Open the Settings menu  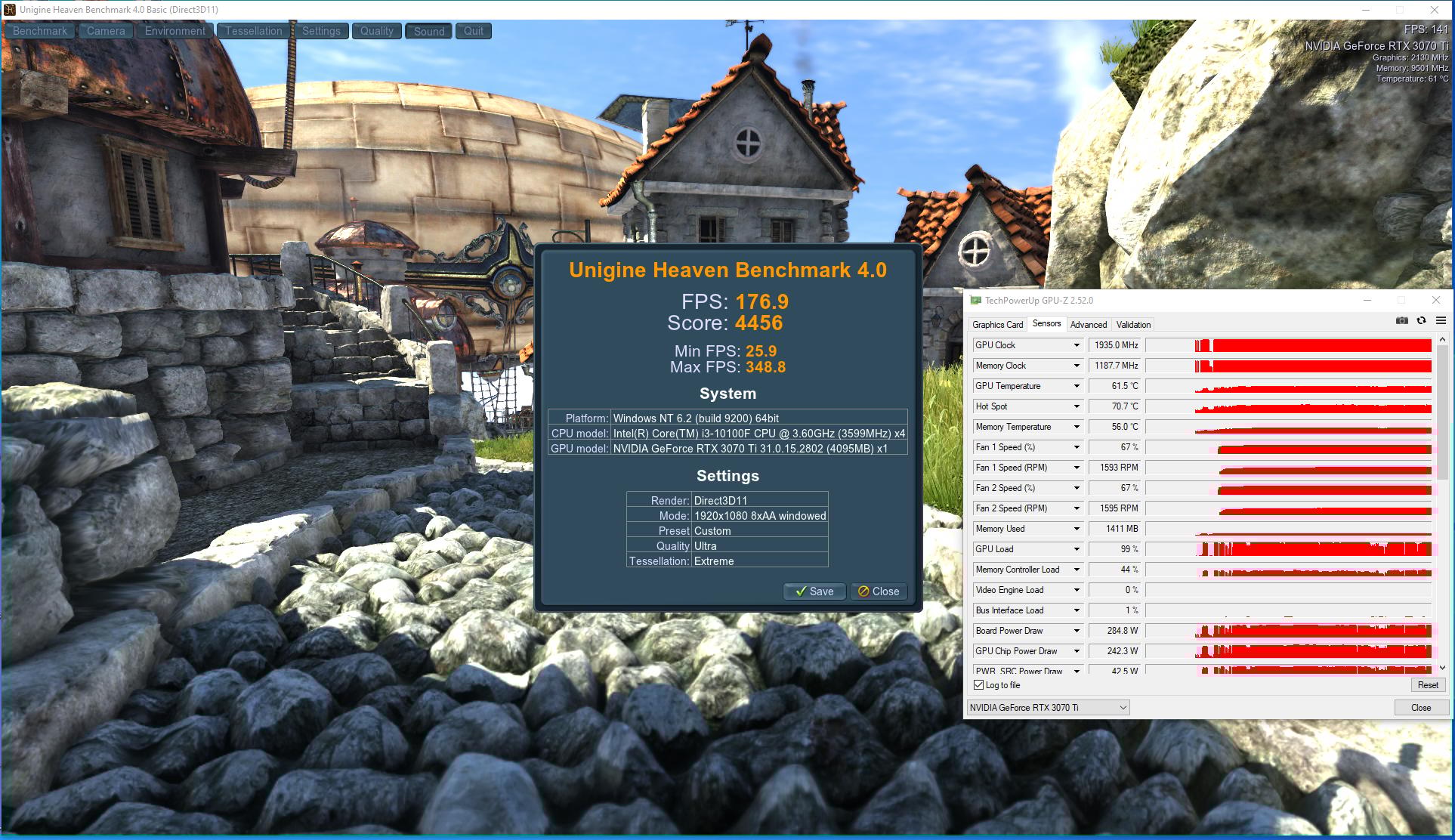pos(321,31)
